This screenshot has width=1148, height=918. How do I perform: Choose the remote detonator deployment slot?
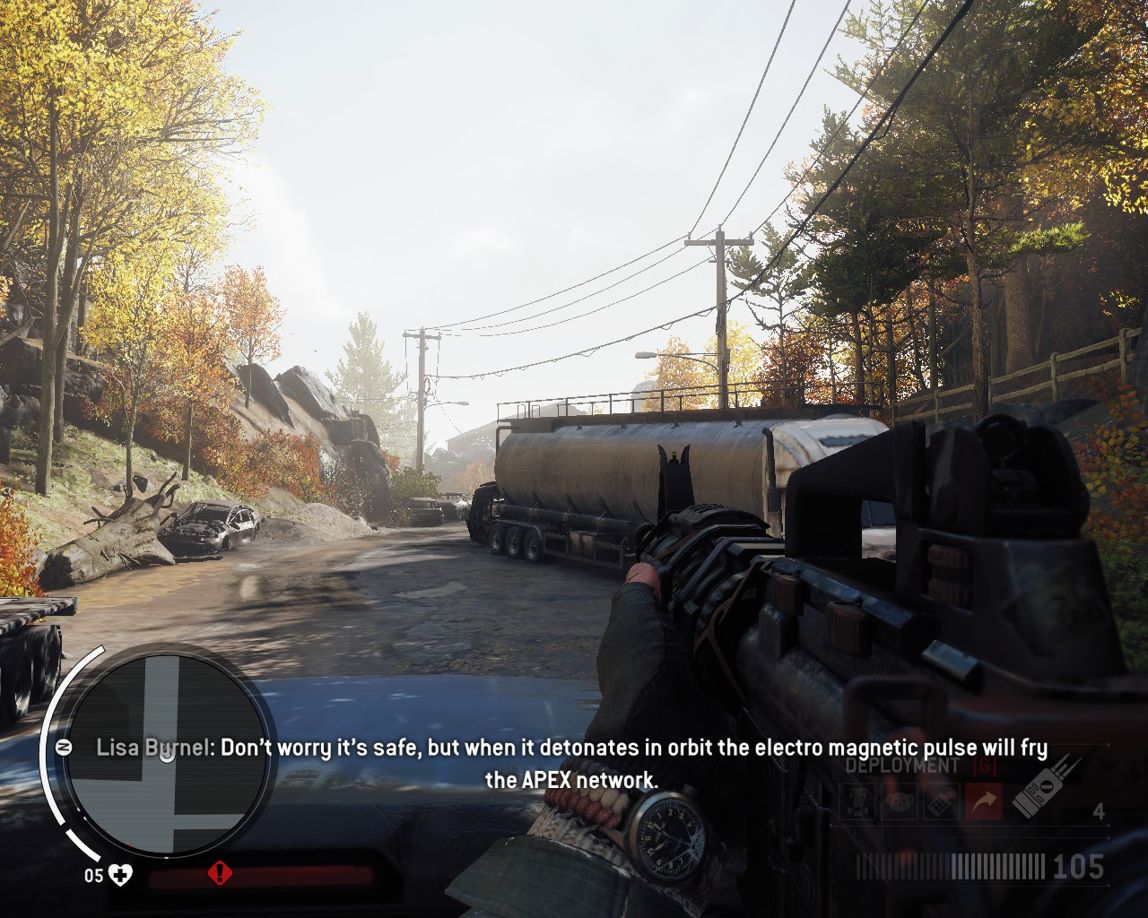[x=939, y=802]
